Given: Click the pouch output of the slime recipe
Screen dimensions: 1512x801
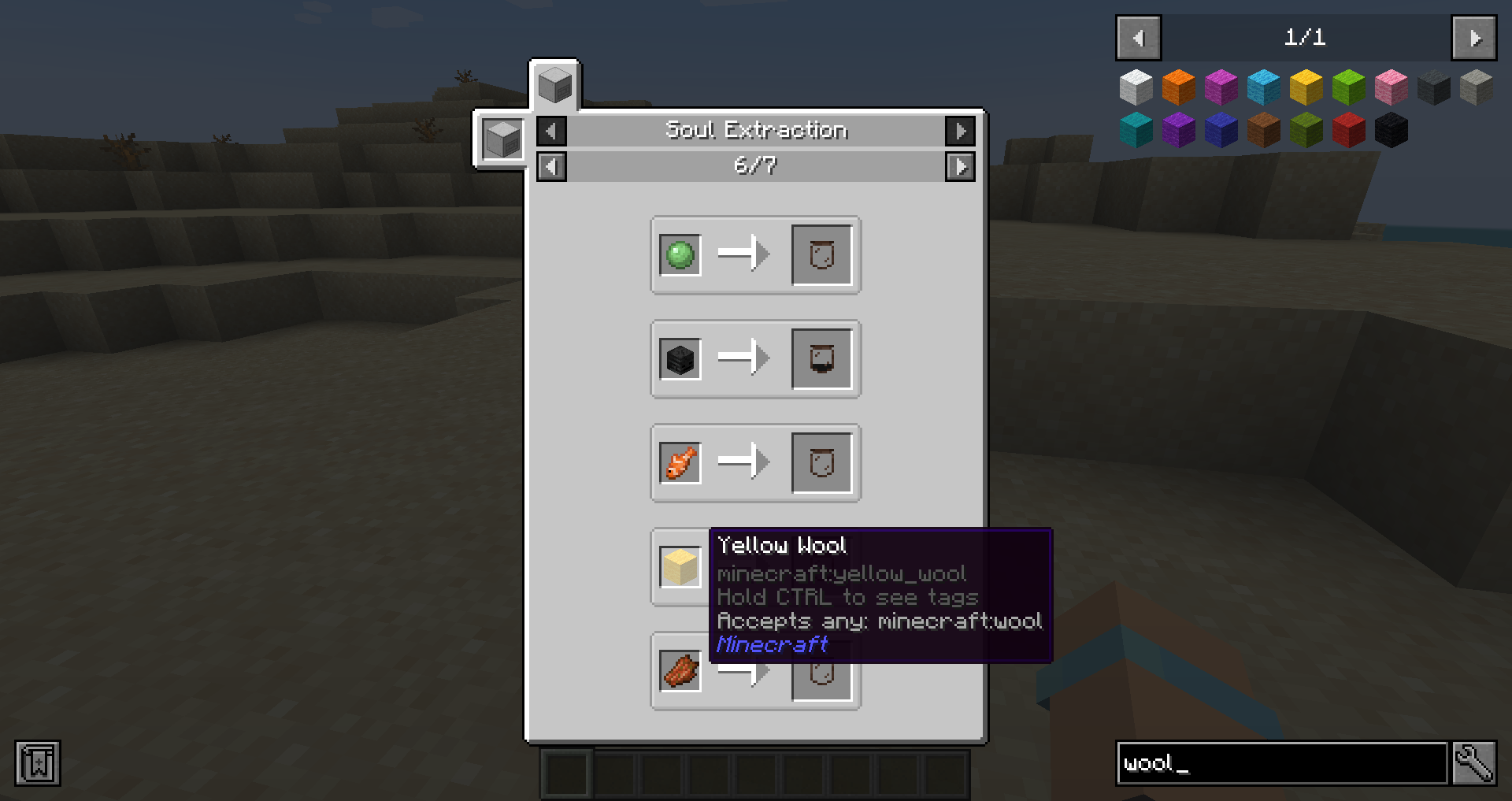Looking at the screenshot, I should 821,254.
